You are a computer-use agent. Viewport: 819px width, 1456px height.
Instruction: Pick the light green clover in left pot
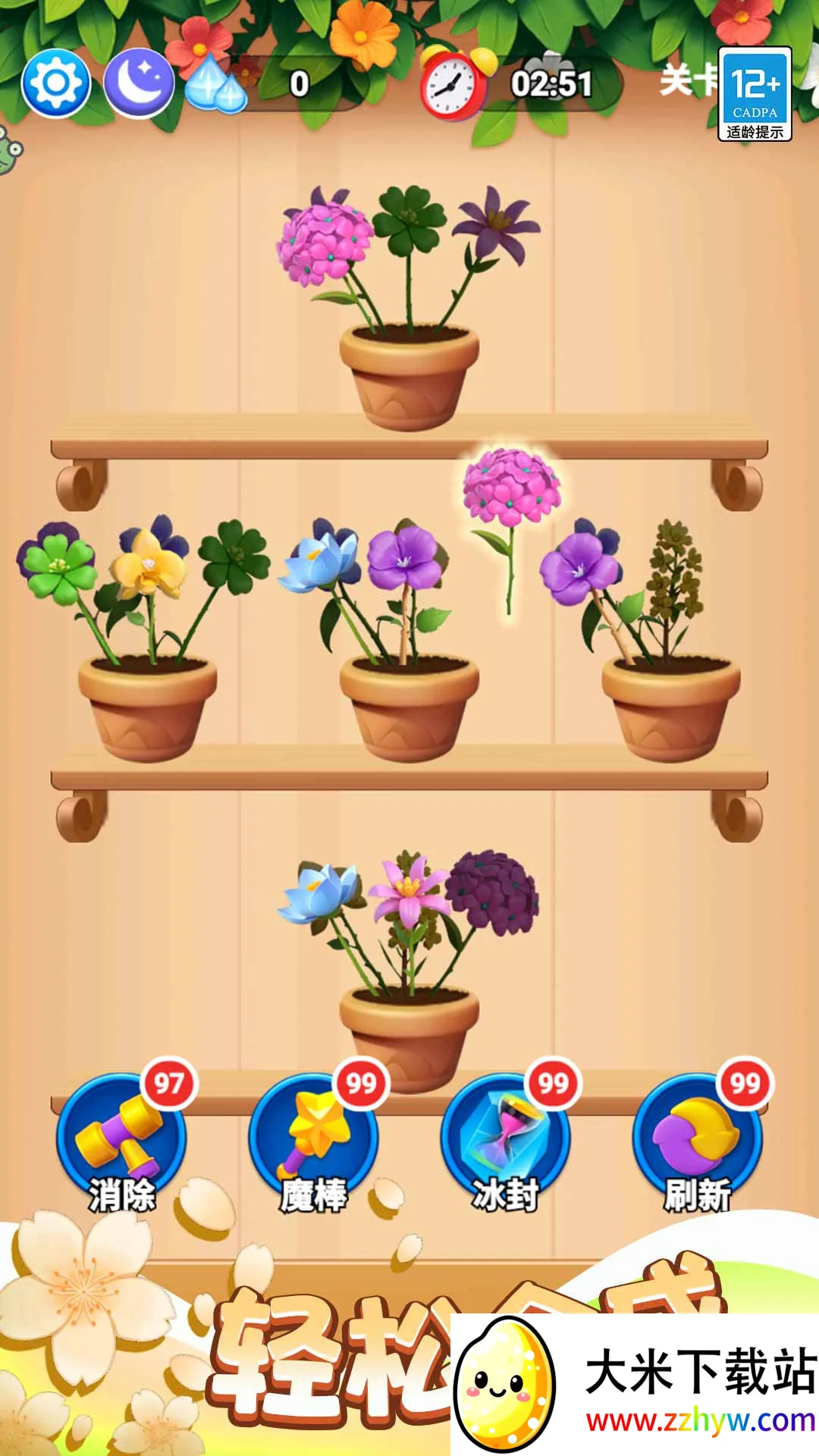click(x=58, y=565)
